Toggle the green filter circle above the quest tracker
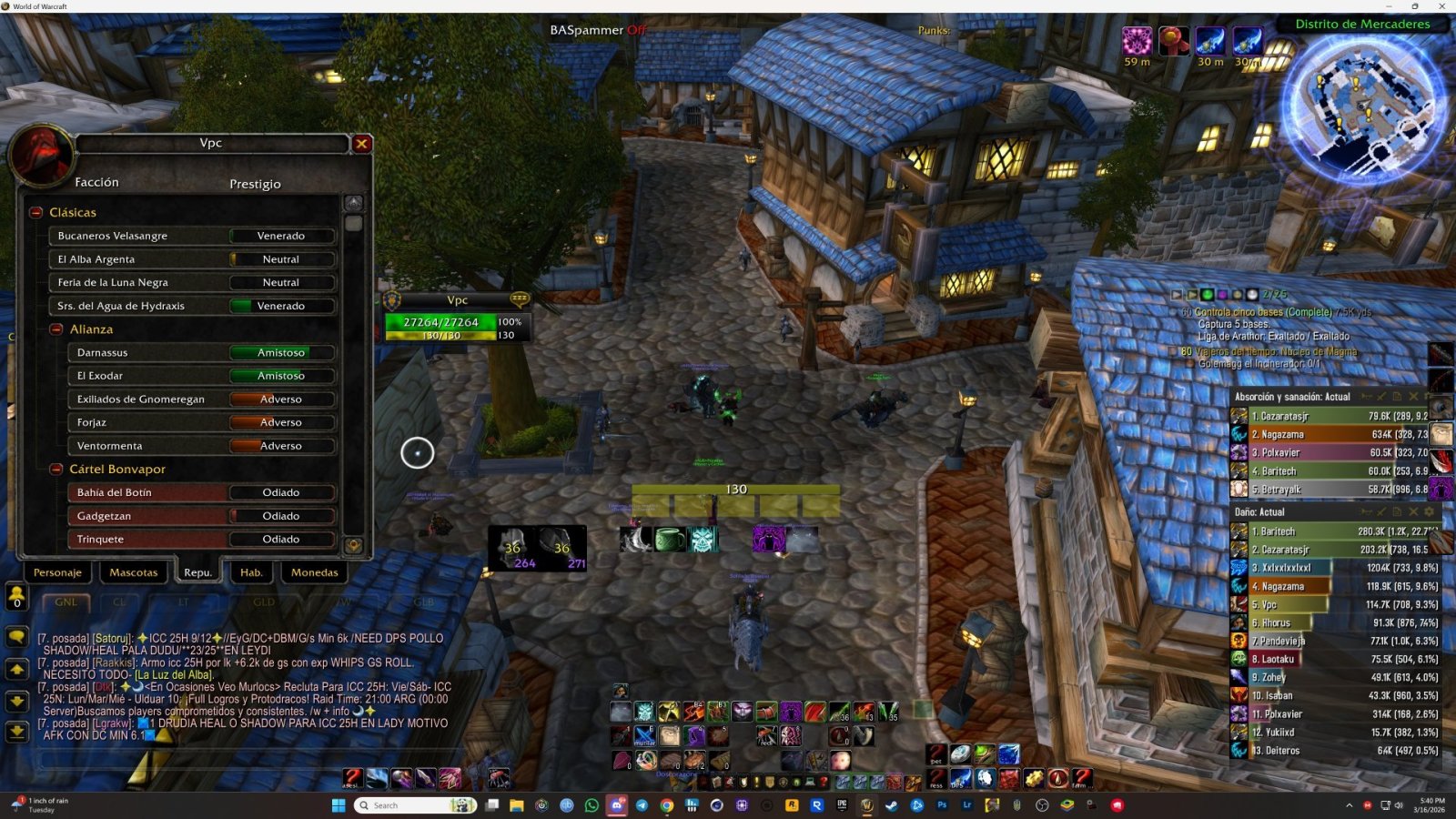 [x=1207, y=294]
